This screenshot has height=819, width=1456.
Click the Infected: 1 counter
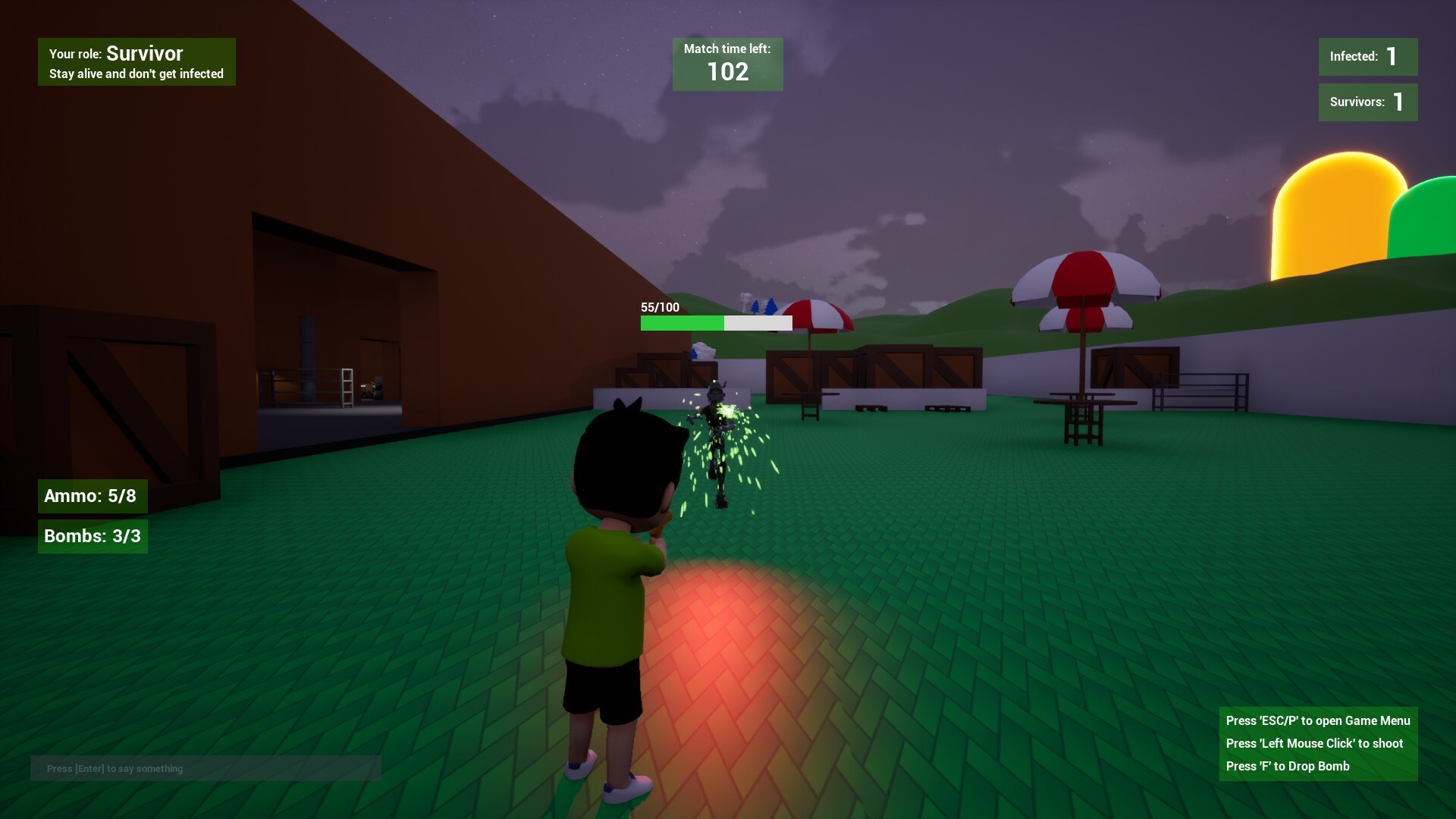tap(1367, 56)
